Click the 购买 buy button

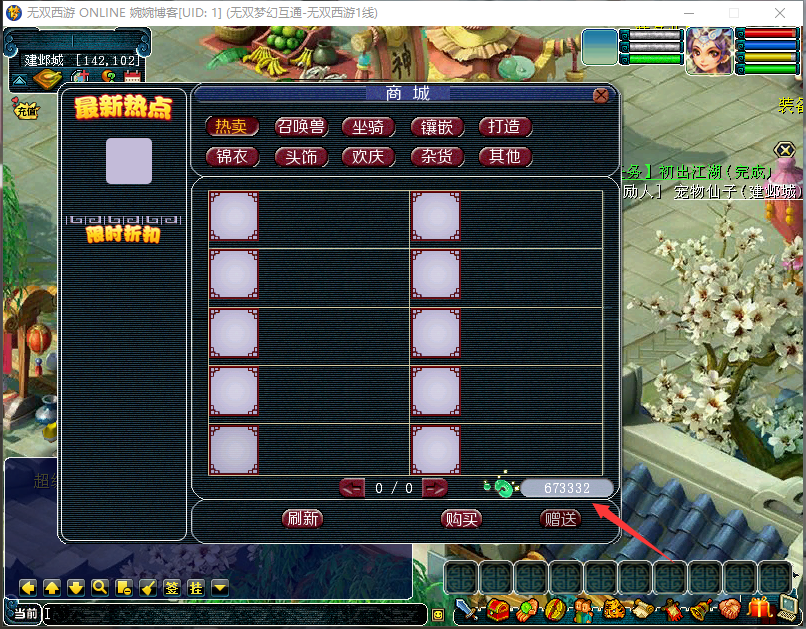(461, 518)
